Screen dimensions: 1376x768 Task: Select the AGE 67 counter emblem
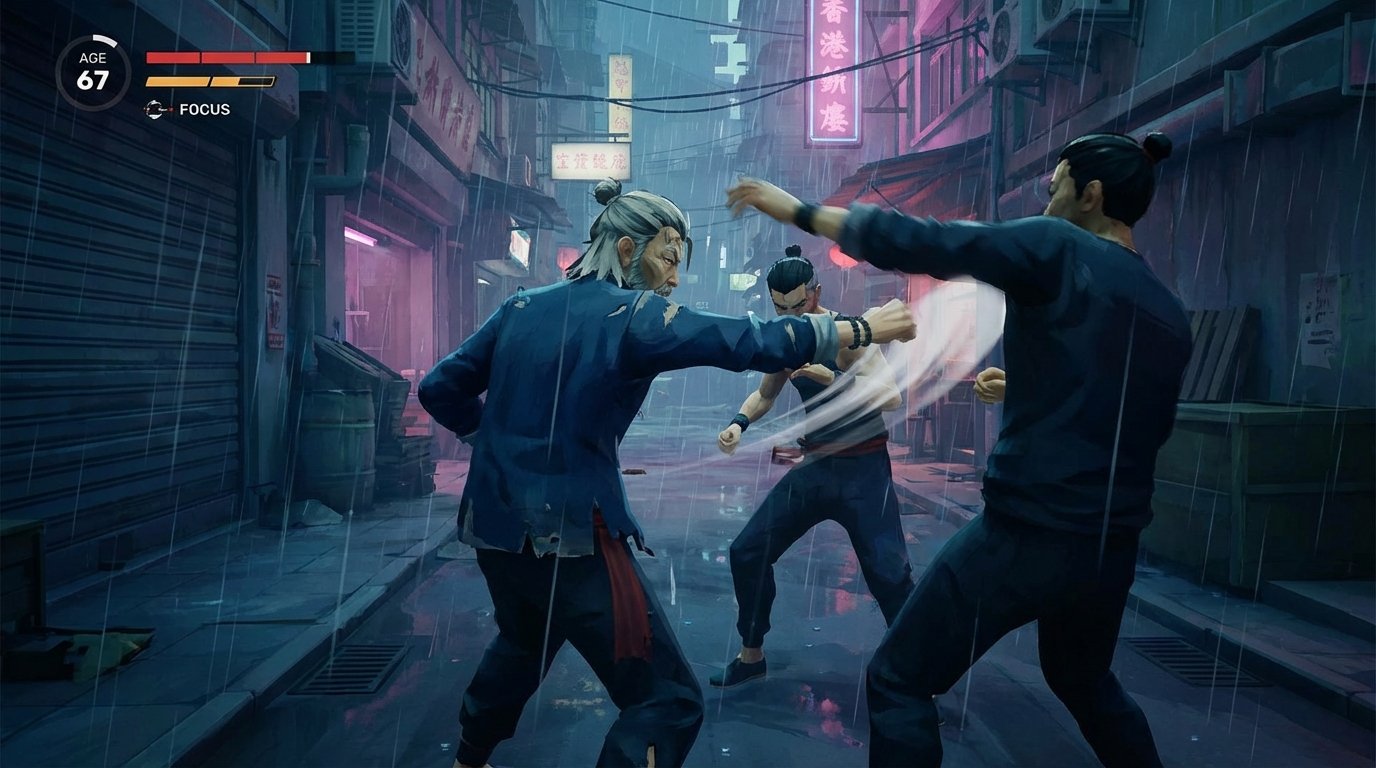point(93,66)
